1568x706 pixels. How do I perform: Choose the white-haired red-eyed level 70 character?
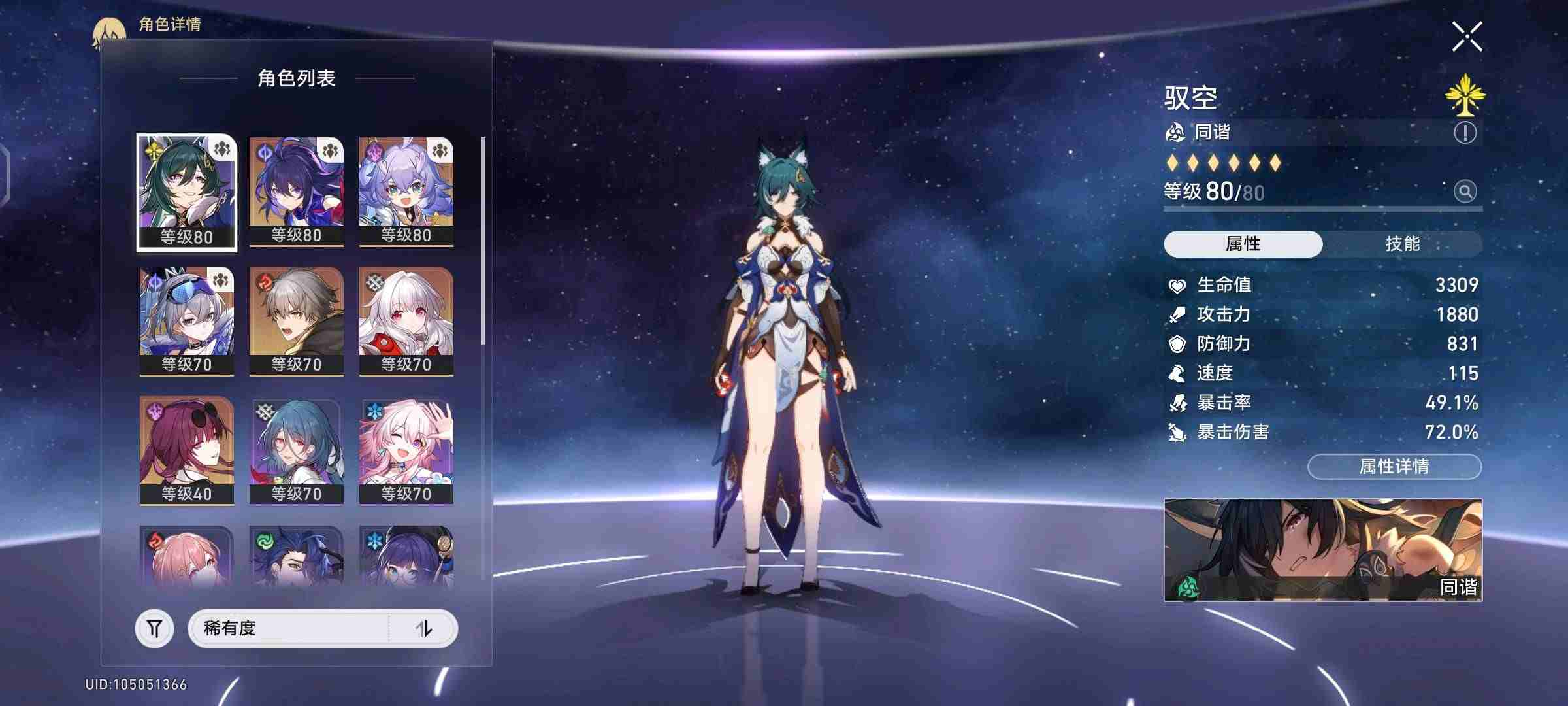tap(406, 320)
